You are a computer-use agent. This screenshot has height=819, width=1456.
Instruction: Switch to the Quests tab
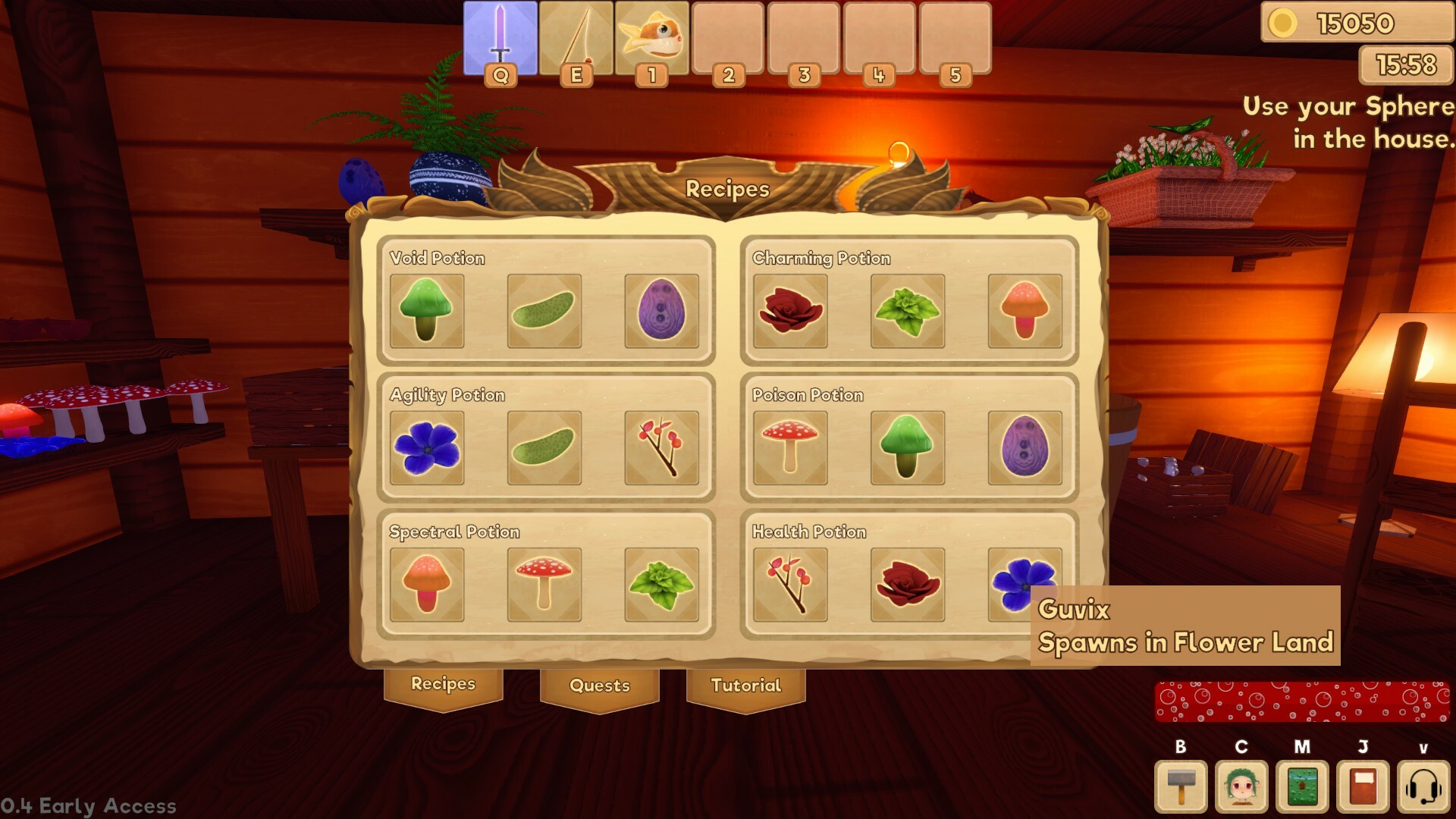(599, 685)
